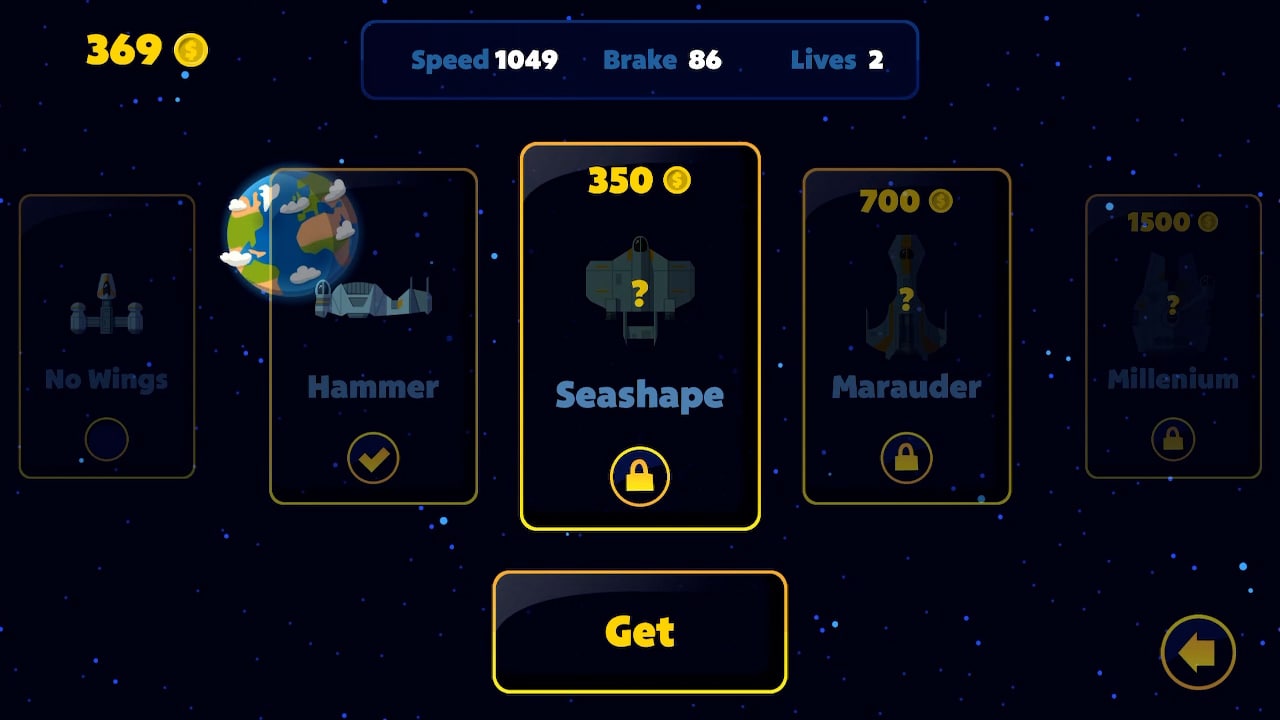Select the empty circle on the No Wings card
Viewport: 1280px width, 720px height.
coord(107,437)
